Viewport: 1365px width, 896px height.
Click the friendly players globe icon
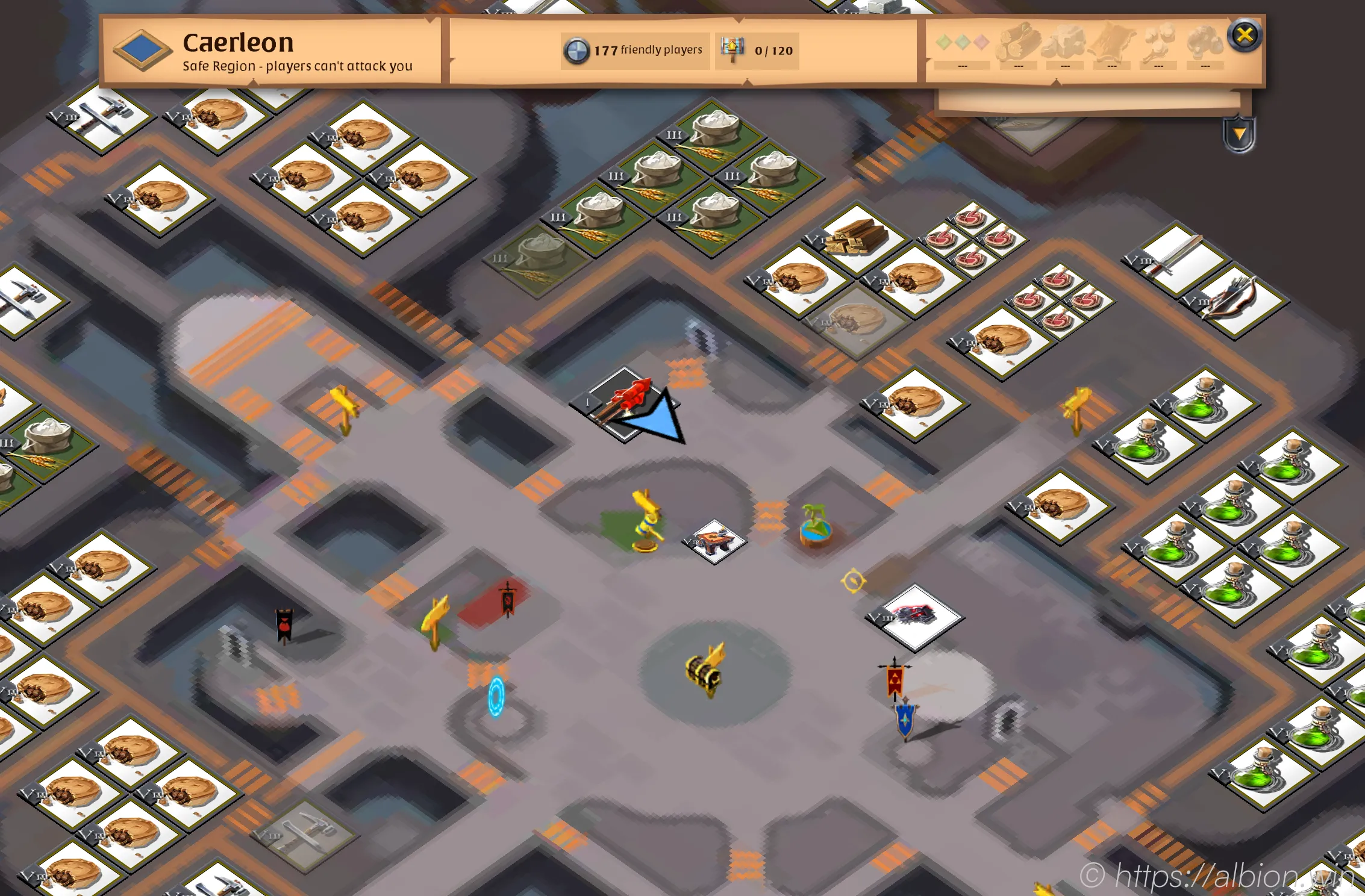click(x=576, y=51)
